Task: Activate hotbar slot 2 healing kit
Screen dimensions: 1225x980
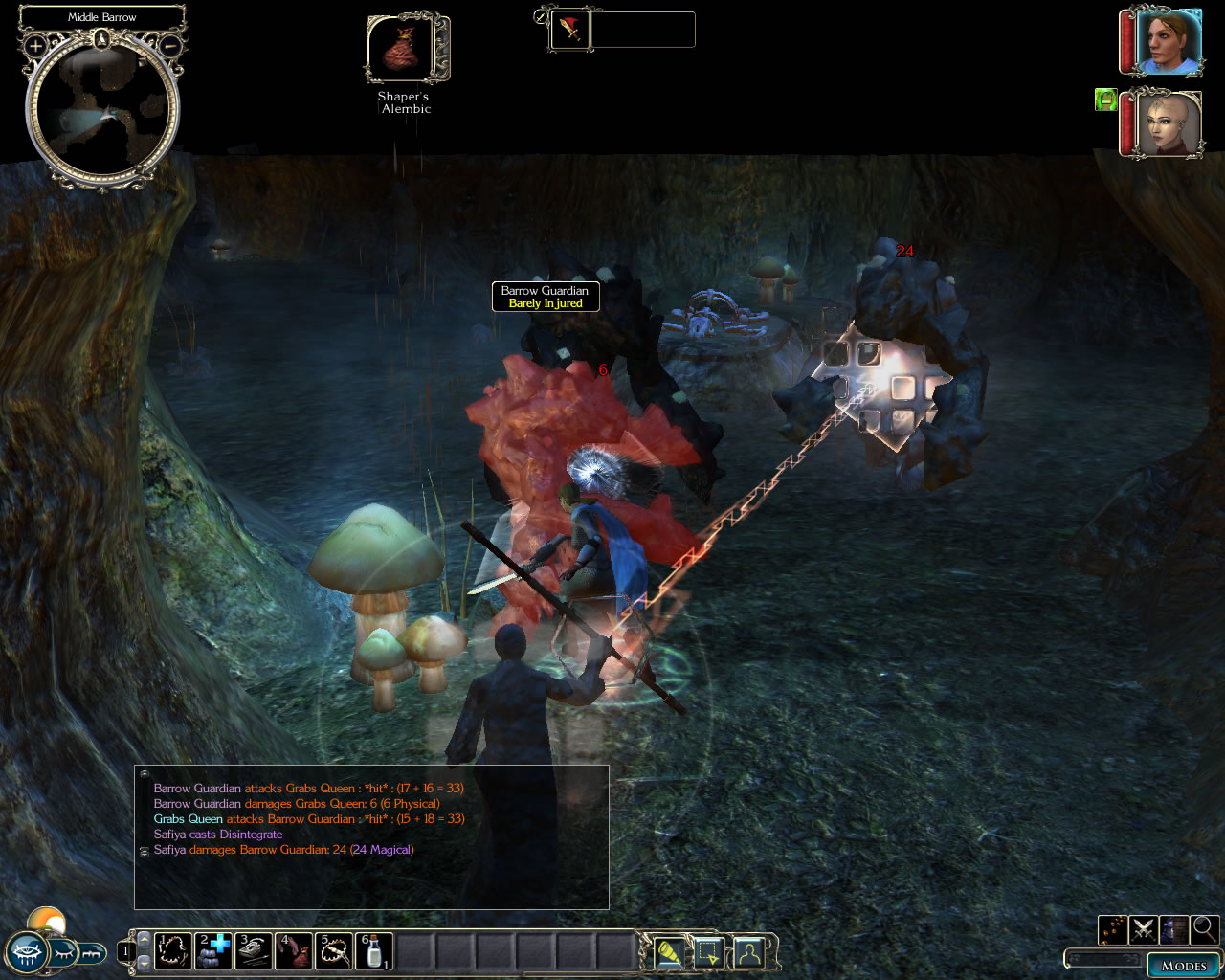Action: tap(213, 951)
